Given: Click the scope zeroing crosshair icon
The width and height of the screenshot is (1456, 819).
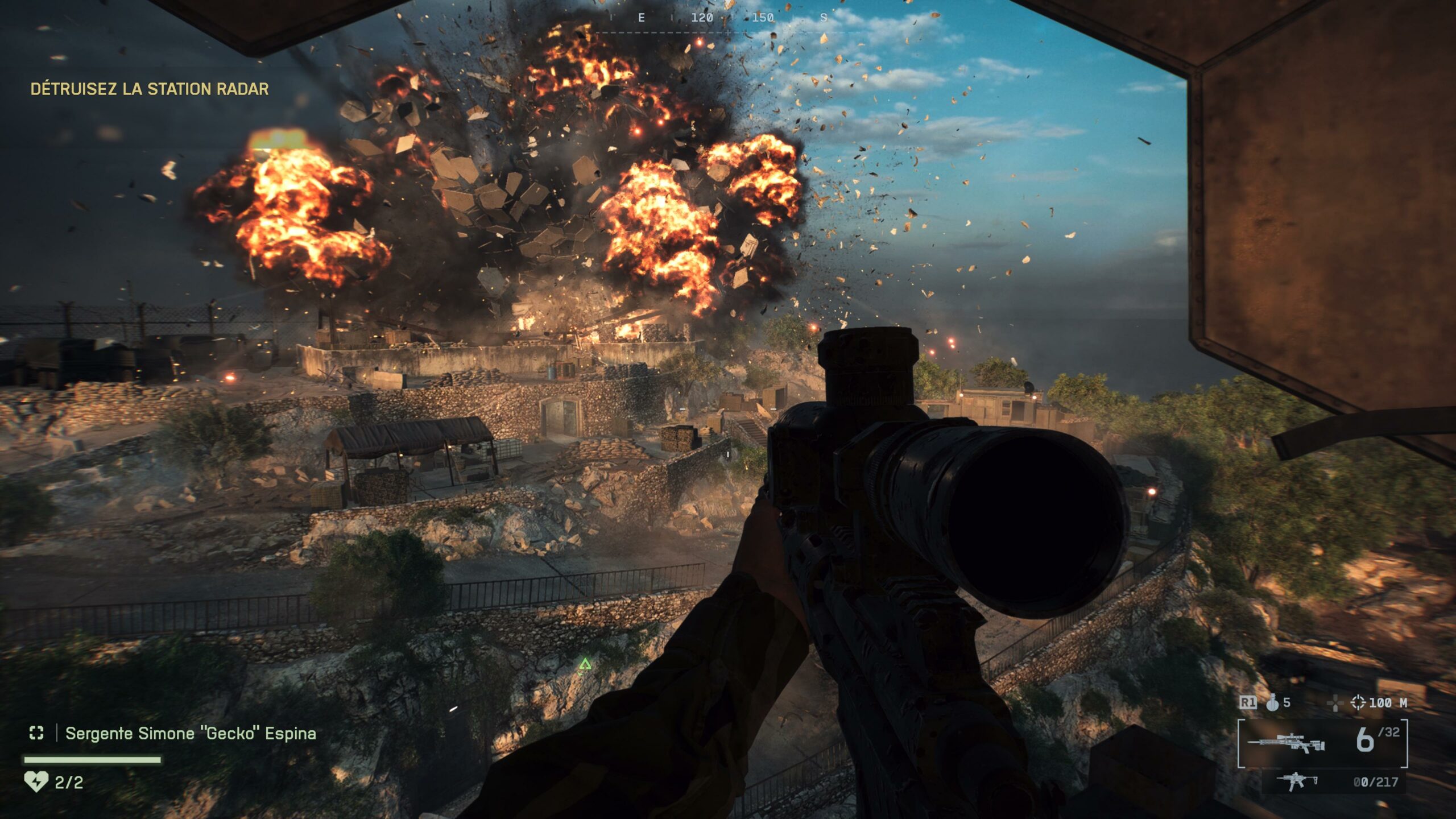Looking at the screenshot, I should [x=1358, y=703].
